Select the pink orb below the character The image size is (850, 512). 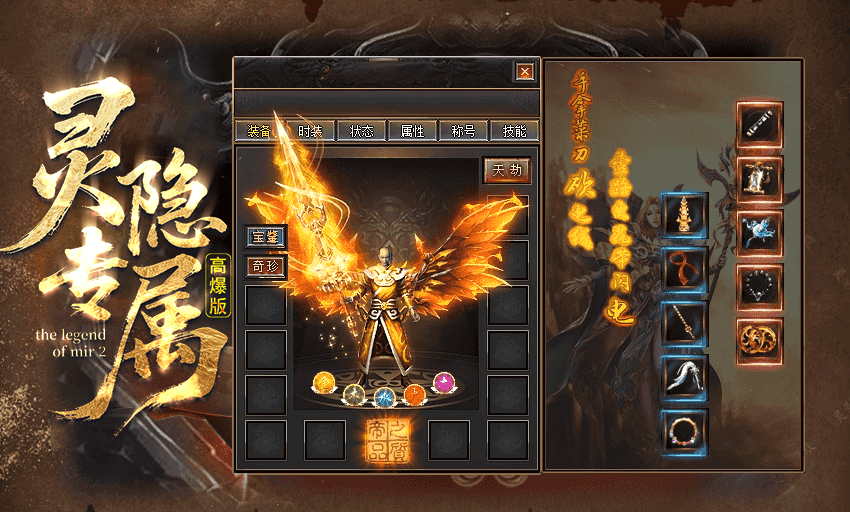pyautogui.click(x=443, y=381)
